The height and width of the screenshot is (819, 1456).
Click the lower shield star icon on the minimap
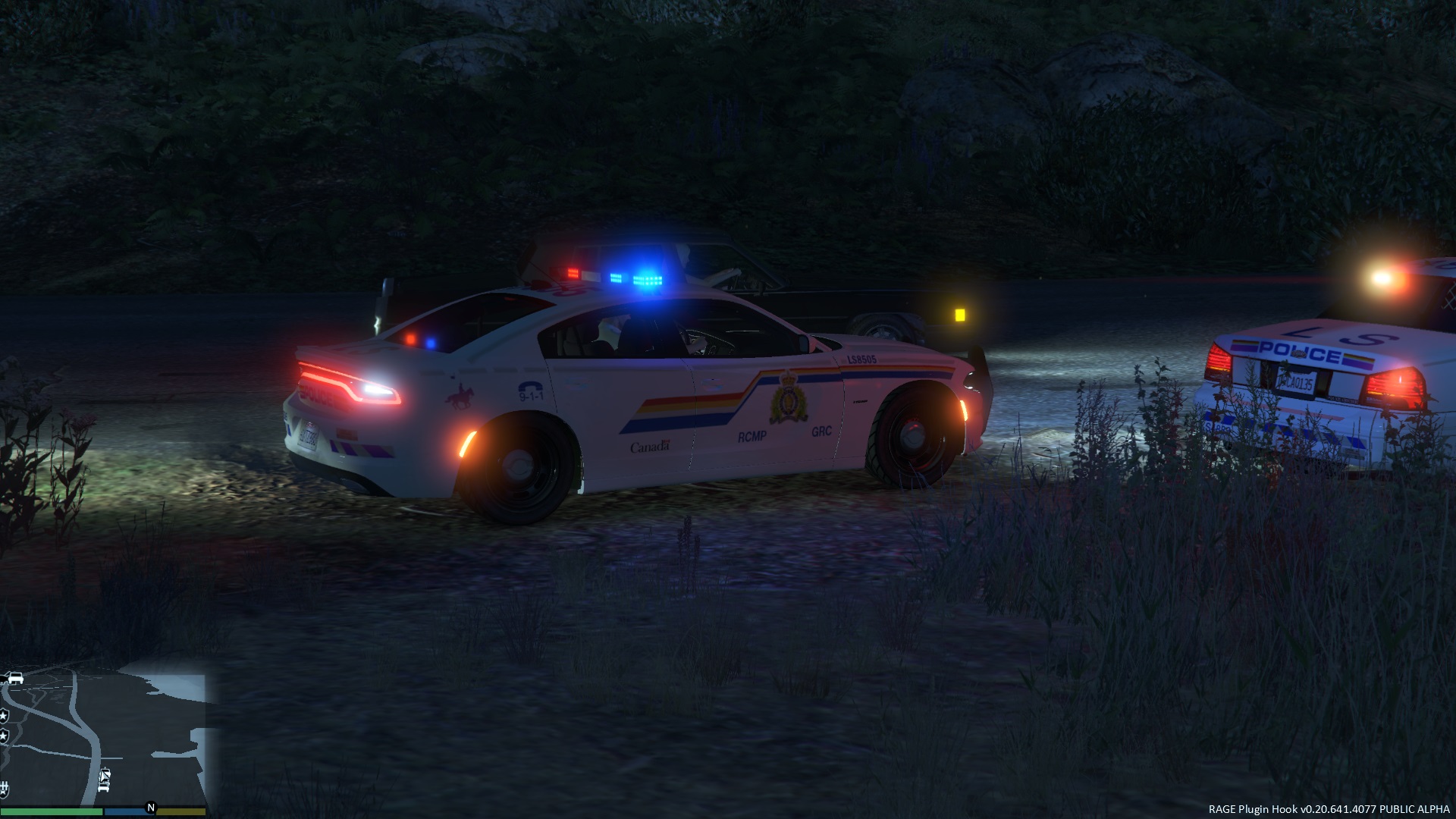pyautogui.click(x=5, y=734)
